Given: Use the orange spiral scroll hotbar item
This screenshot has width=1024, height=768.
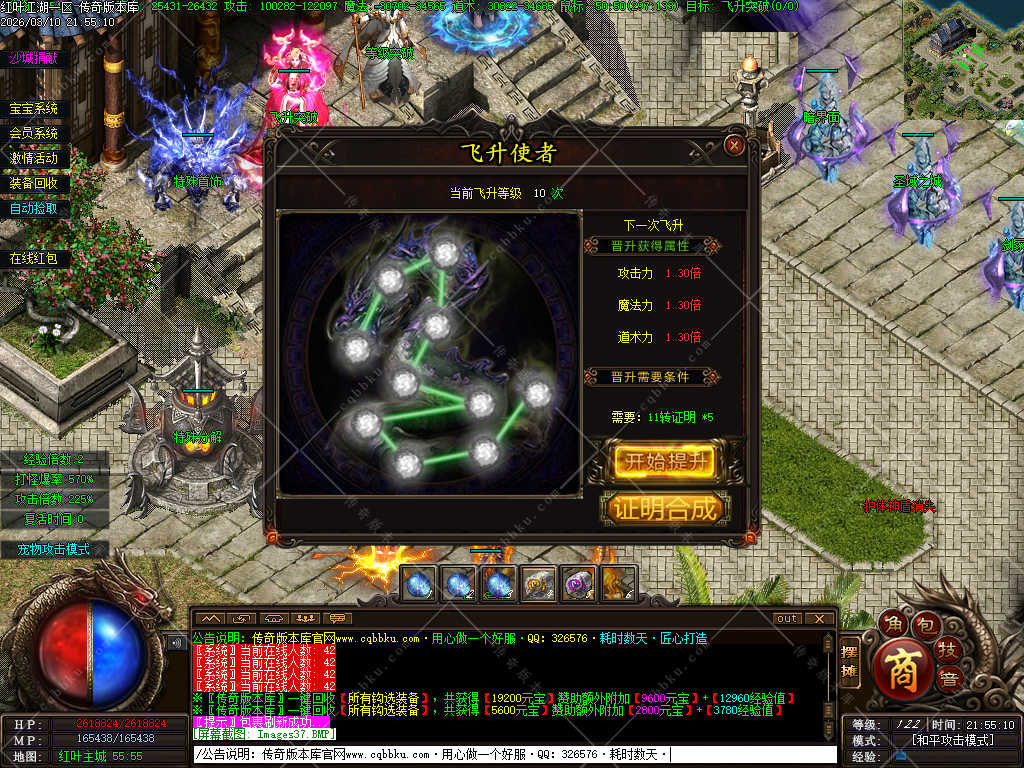Looking at the screenshot, I should click(x=537, y=584).
